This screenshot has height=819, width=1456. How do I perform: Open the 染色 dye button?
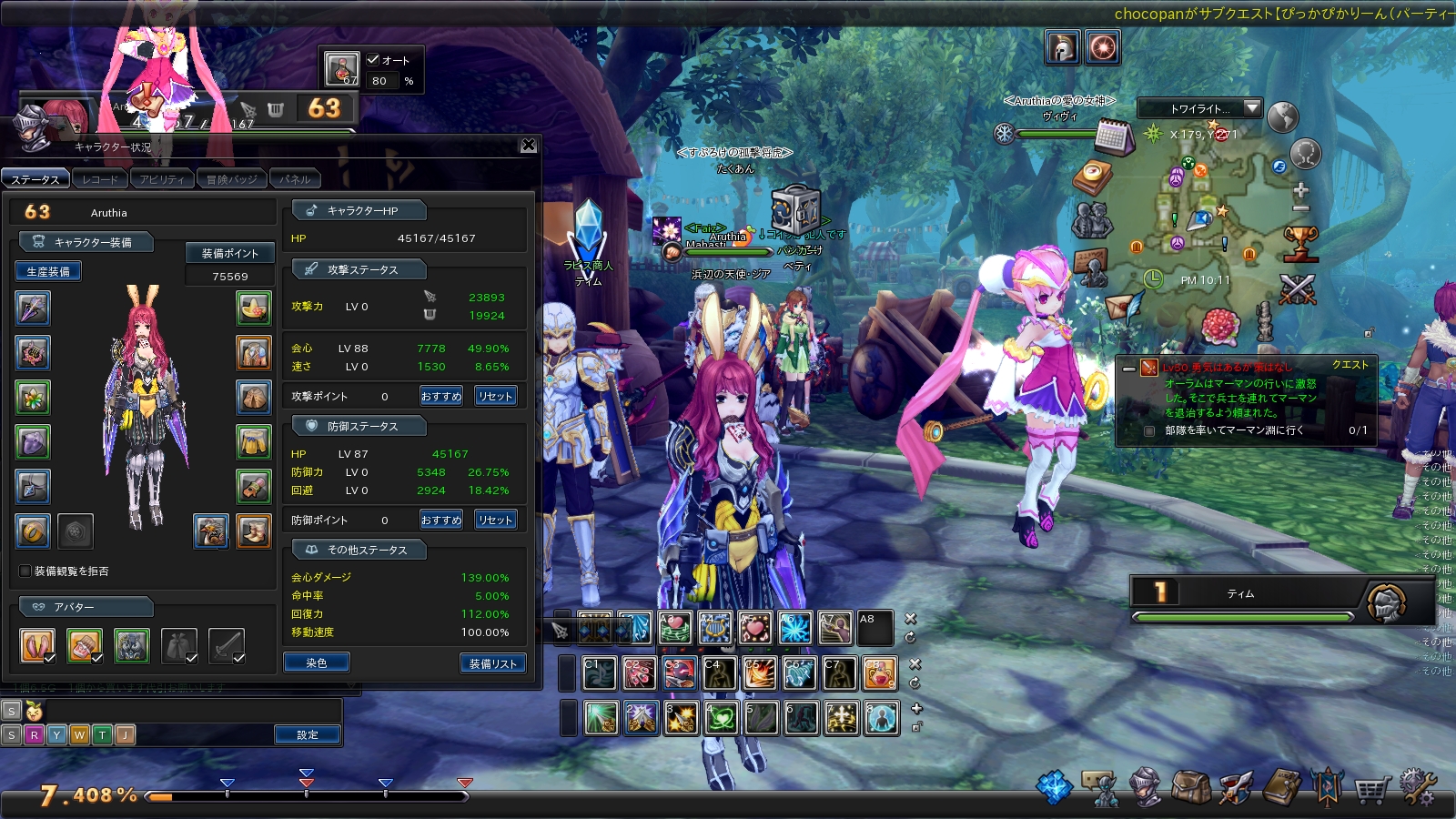coord(316,663)
